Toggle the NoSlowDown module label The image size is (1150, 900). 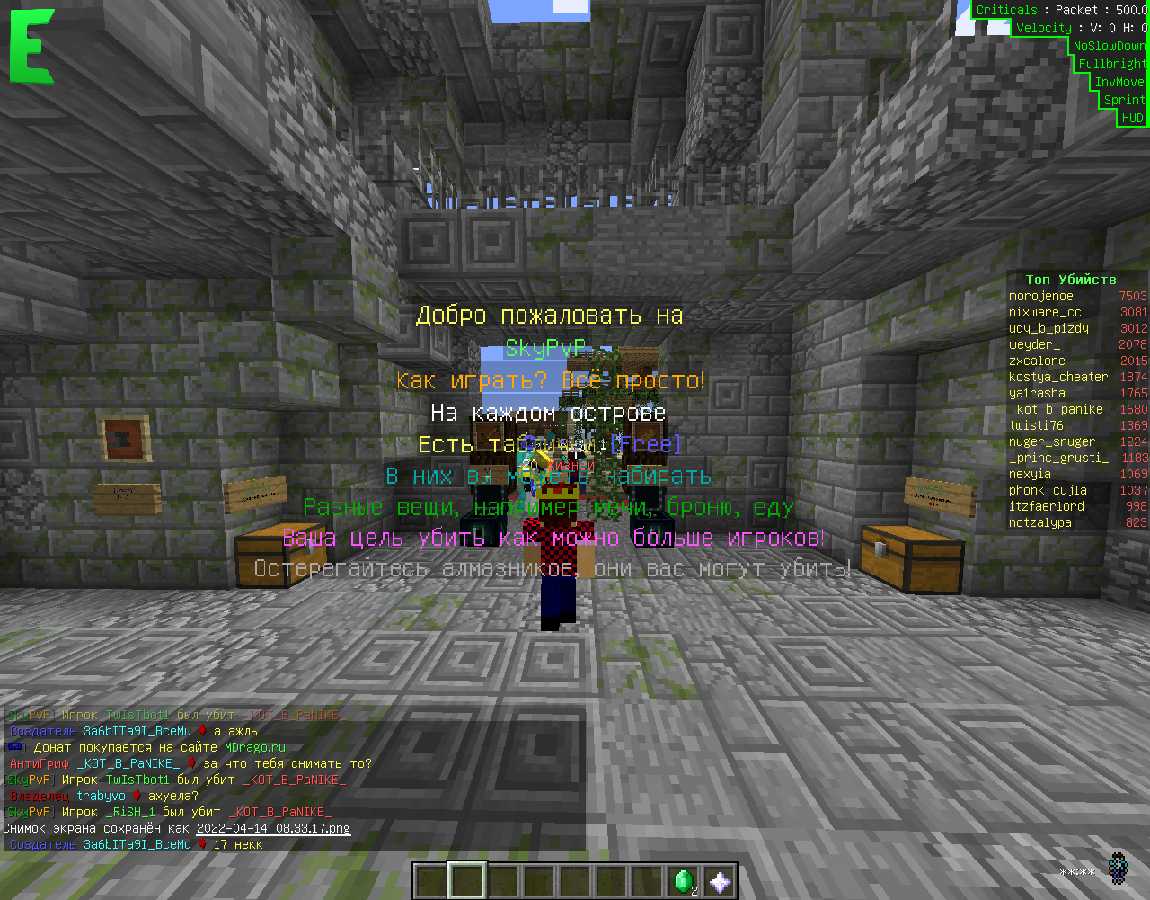(1108, 46)
